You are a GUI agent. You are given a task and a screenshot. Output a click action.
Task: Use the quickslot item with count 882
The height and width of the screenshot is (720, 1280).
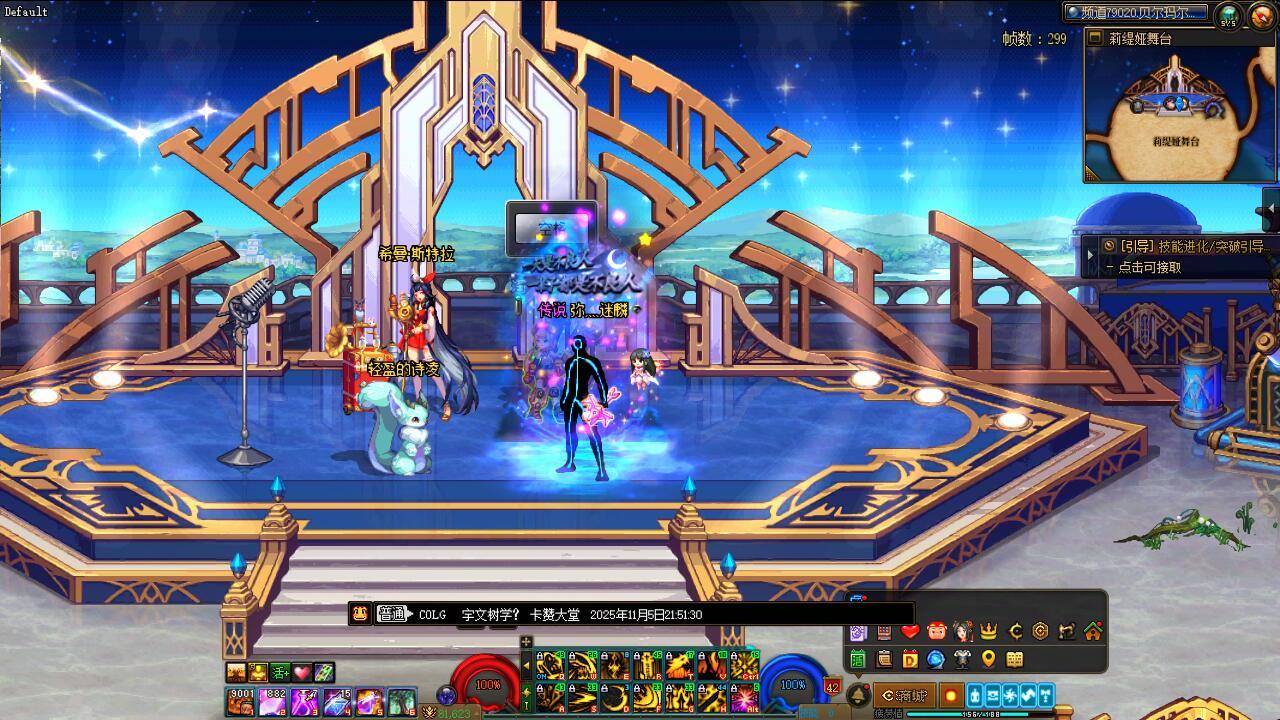coord(273,701)
